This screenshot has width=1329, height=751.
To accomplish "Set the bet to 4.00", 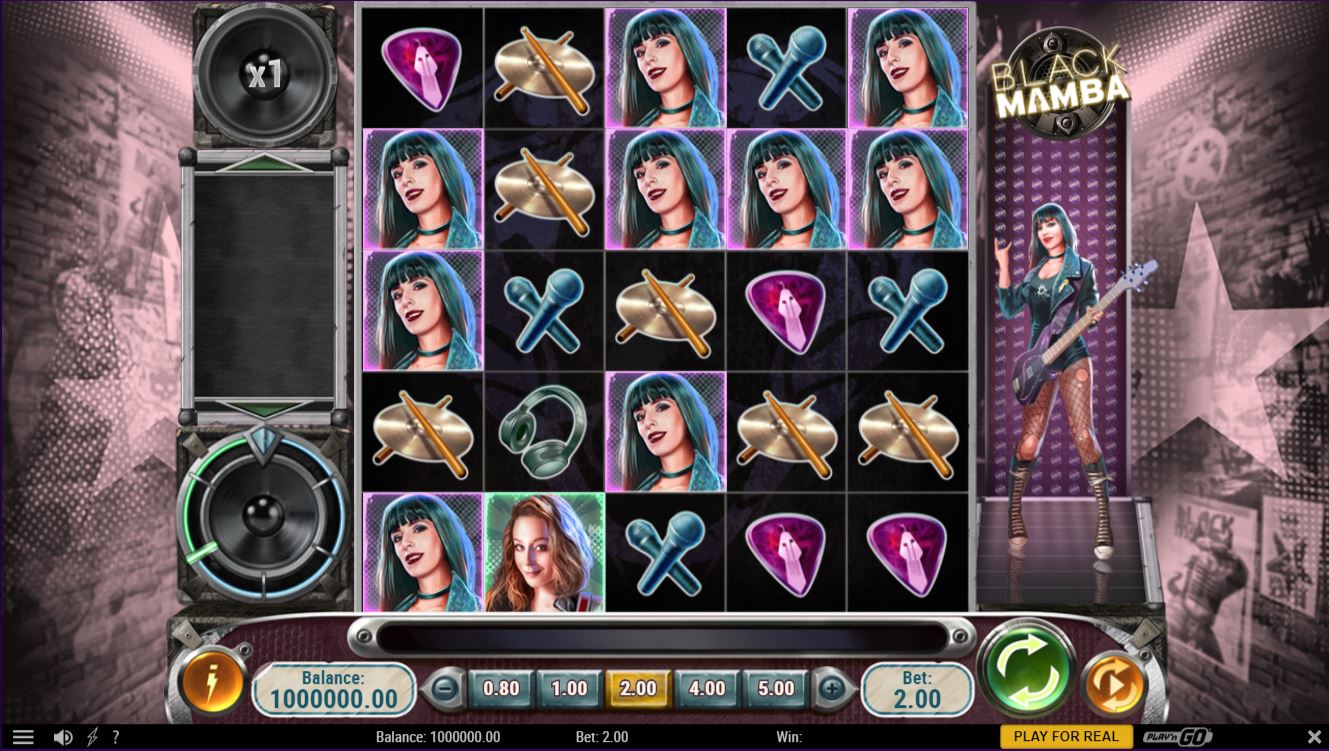I will 707,688.
